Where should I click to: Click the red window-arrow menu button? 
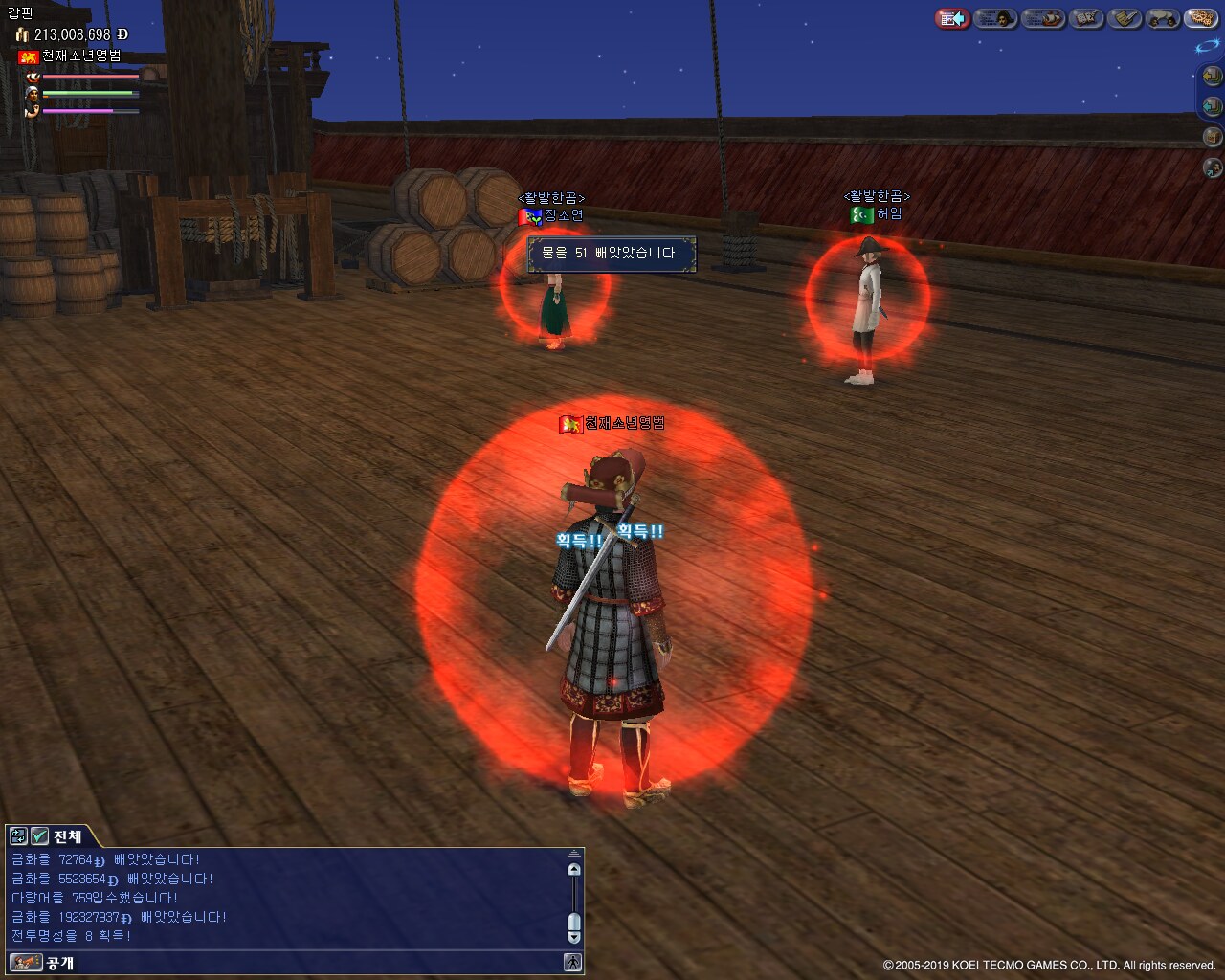[x=951, y=18]
